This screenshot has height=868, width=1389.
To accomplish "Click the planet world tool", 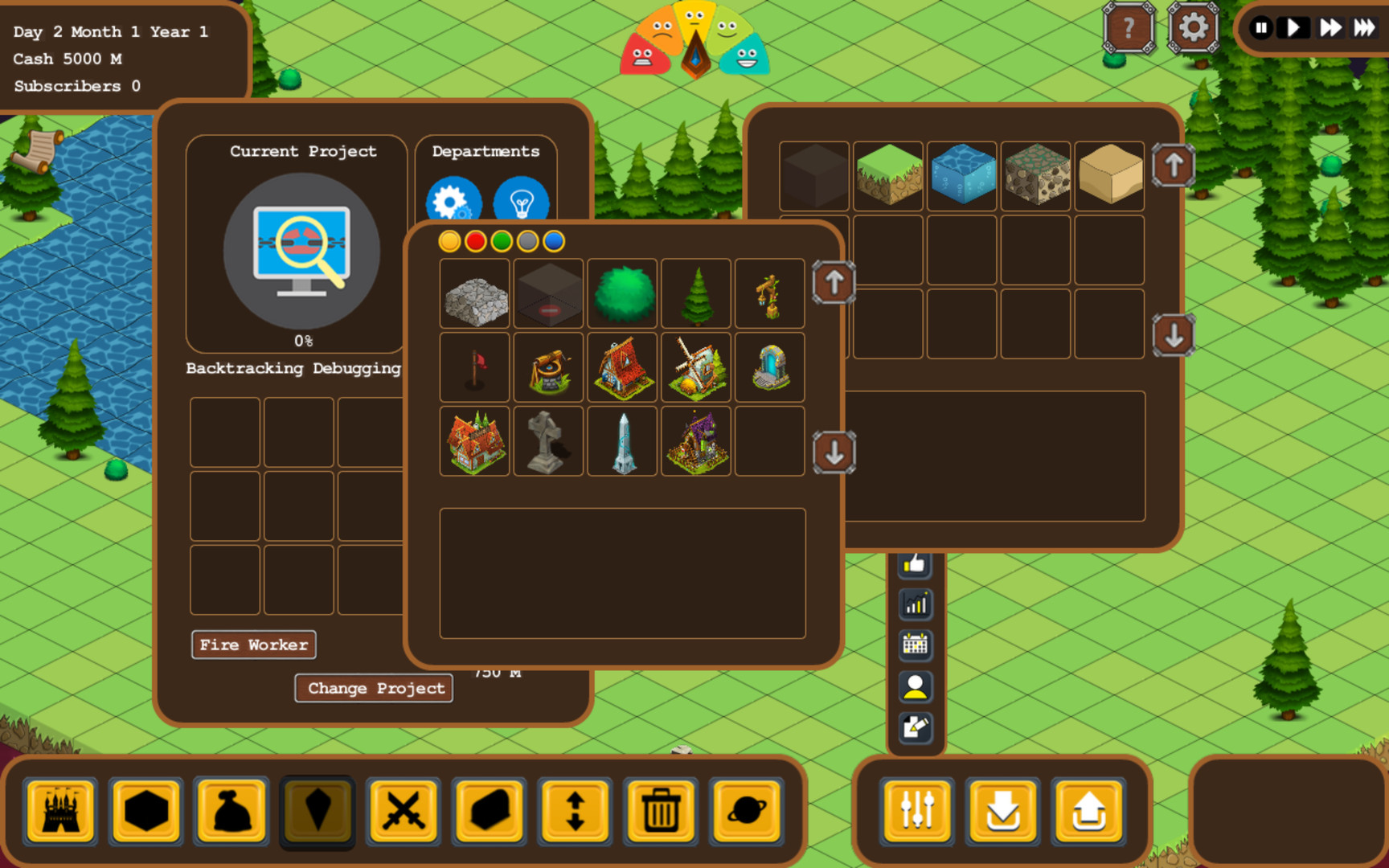I will pyautogui.click(x=747, y=812).
